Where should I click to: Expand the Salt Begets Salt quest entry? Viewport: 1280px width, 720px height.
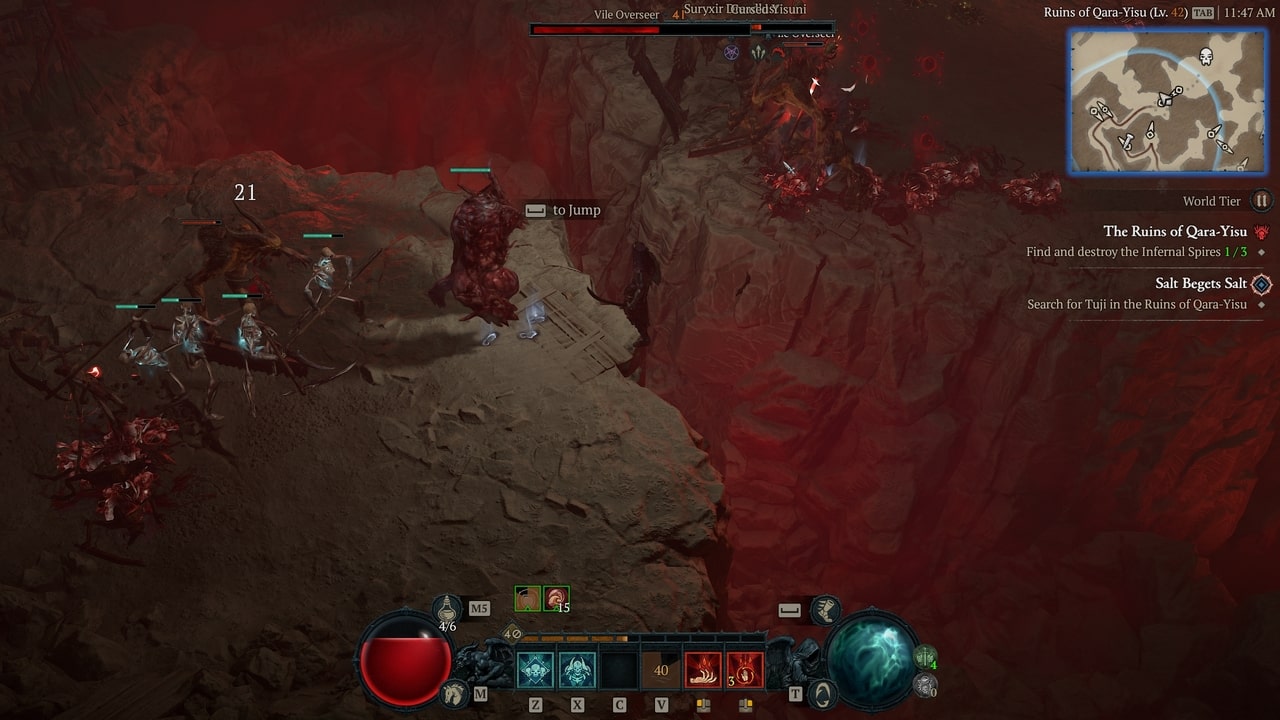[x=1202, y=283]
